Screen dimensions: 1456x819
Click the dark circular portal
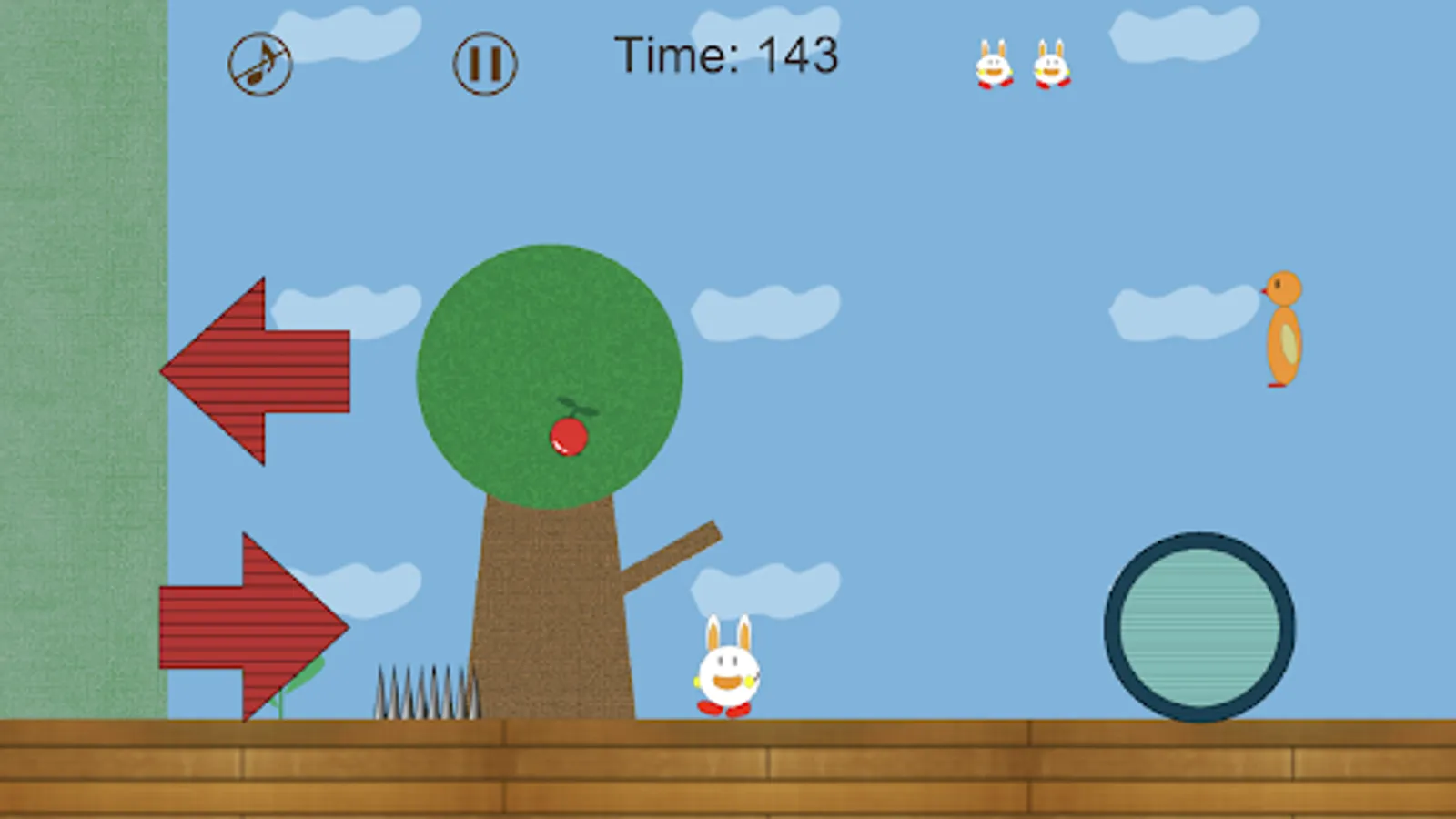(1199, 623)
